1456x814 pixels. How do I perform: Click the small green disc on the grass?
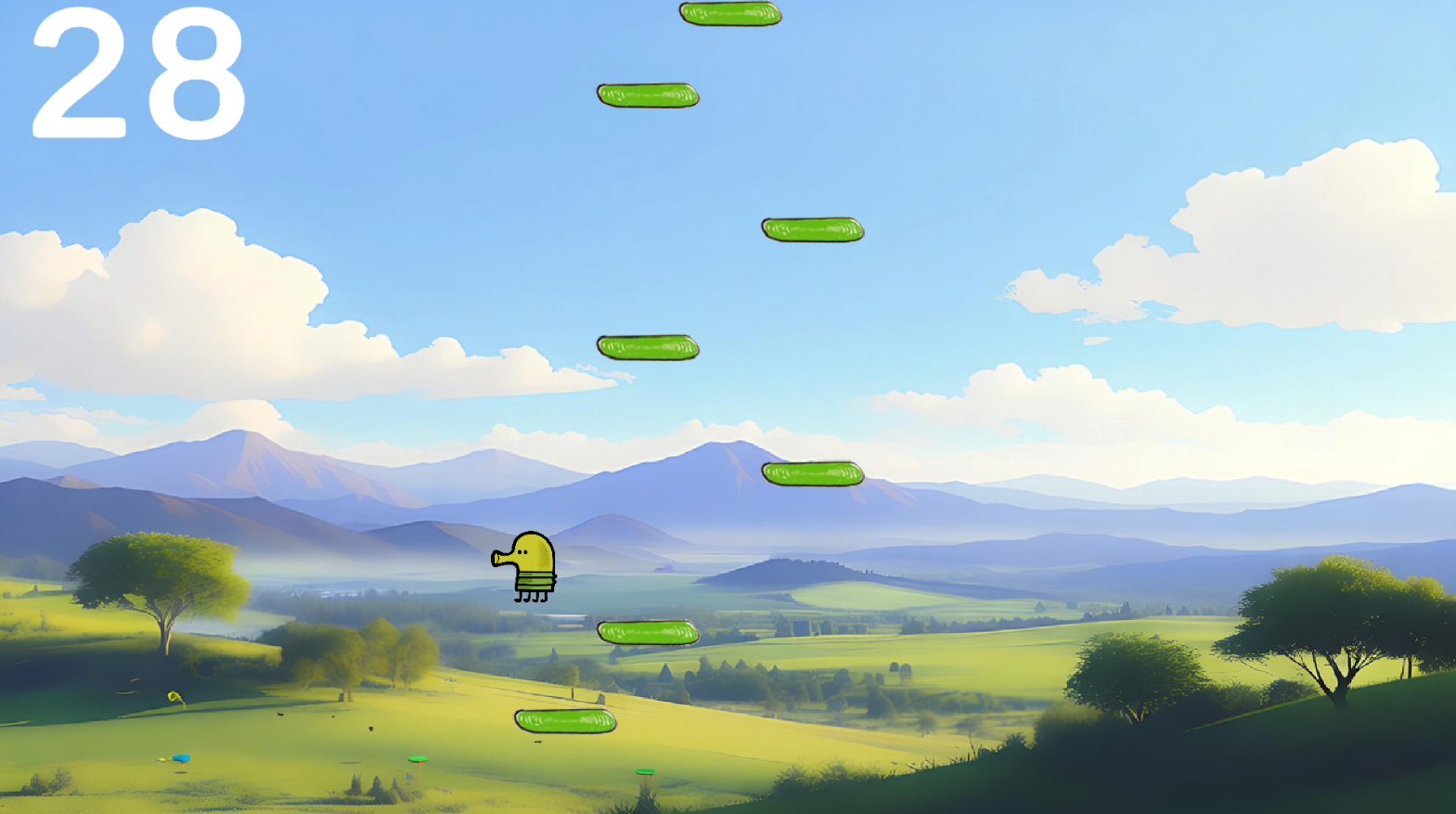tap(416, 759)
